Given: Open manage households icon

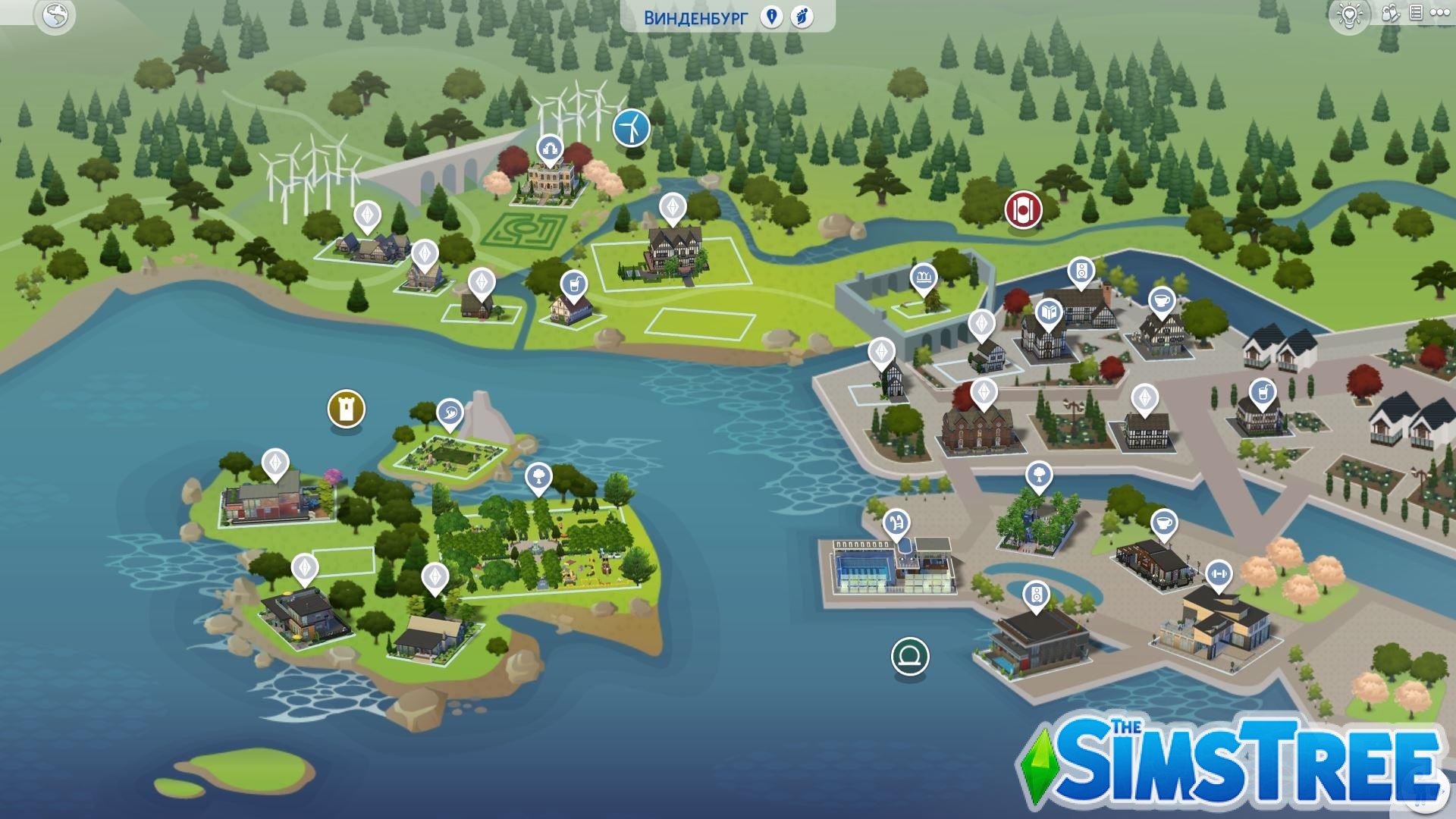Looking at the screenshot, I should (1390, 14).
